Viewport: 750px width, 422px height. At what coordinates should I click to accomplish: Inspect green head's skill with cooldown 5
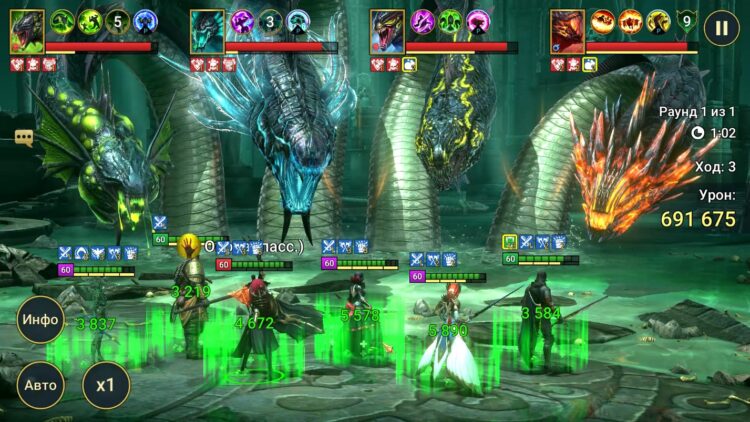click(x=116, y=20)
